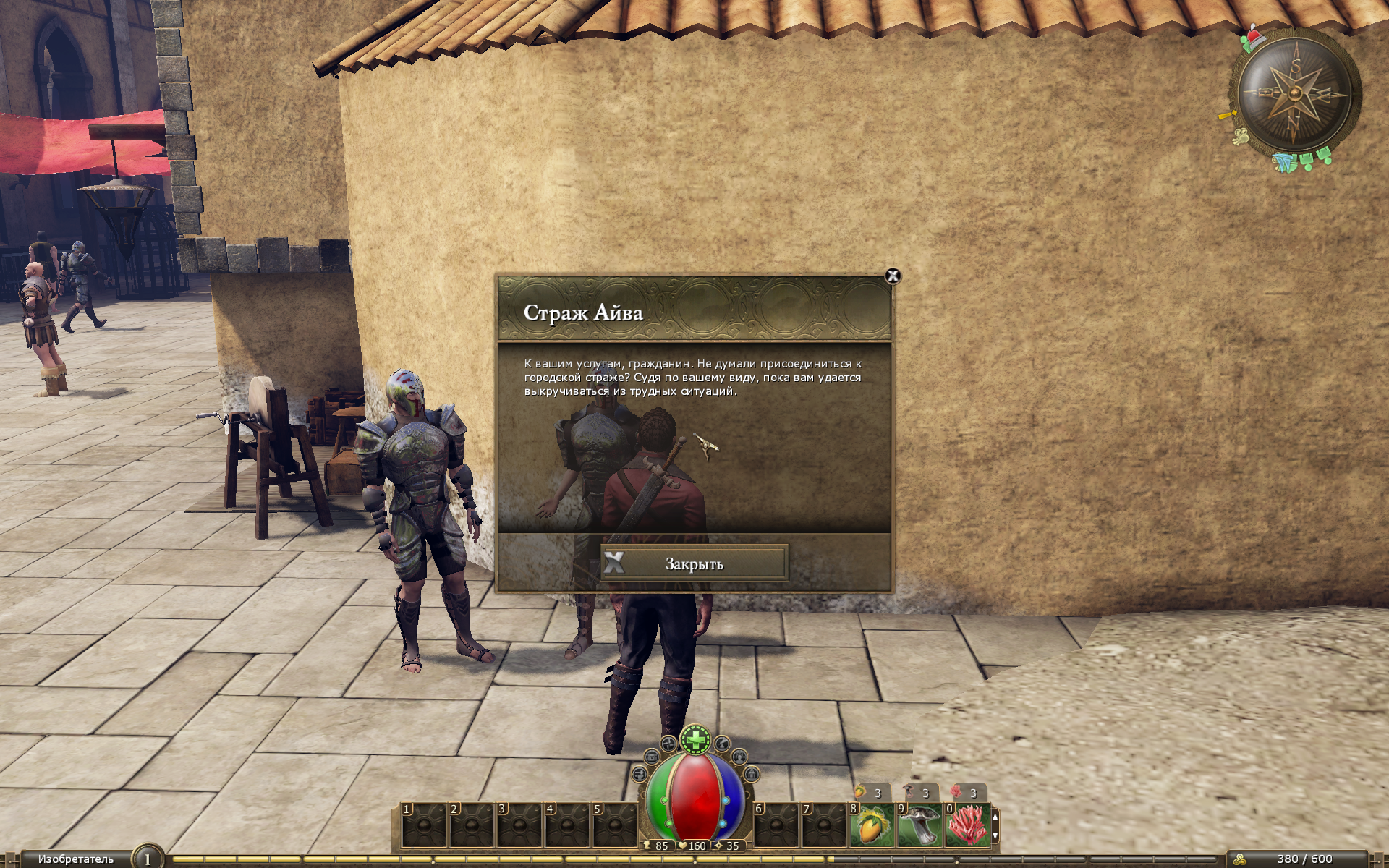Click the building icon right of the orb
1389x868 pixels.
[x=752, y=775]
